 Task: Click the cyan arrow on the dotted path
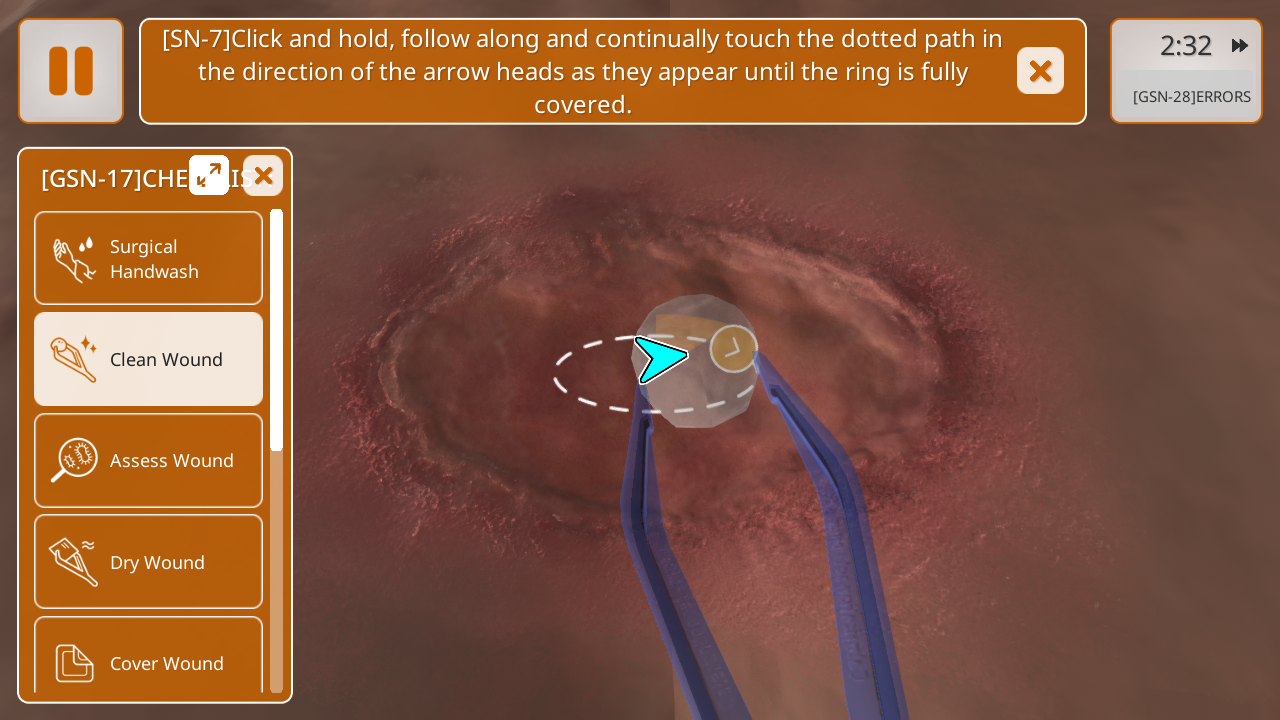660,359
